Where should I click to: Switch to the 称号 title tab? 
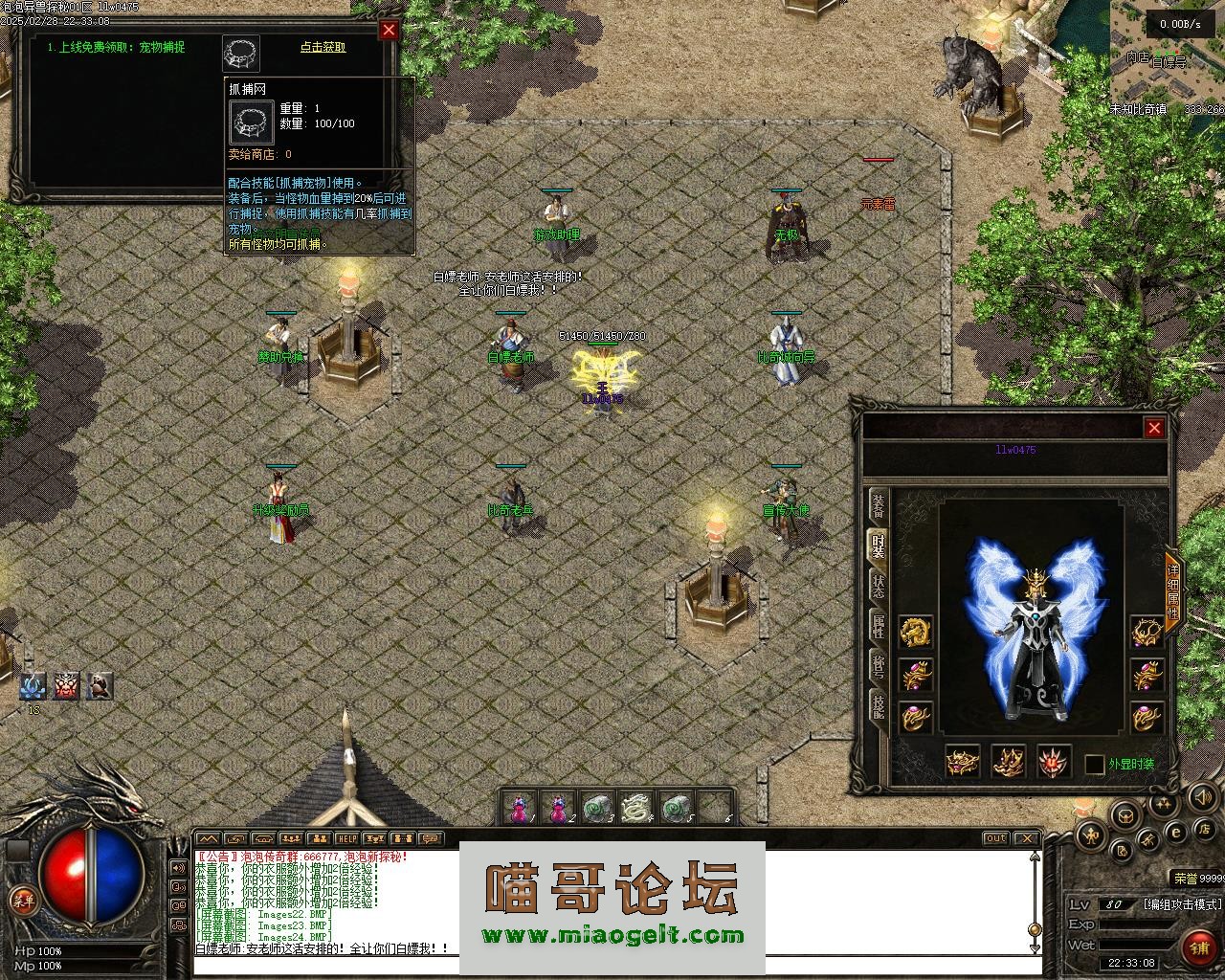click(x=878, y=666)
